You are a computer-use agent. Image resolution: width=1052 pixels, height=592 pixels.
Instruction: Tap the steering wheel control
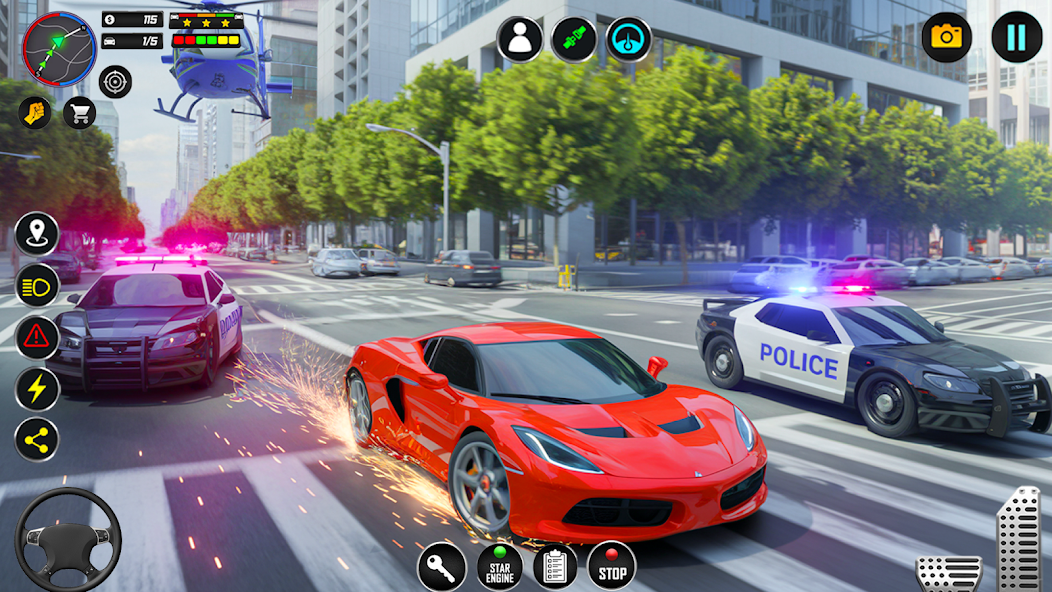(x=68, y=538)
